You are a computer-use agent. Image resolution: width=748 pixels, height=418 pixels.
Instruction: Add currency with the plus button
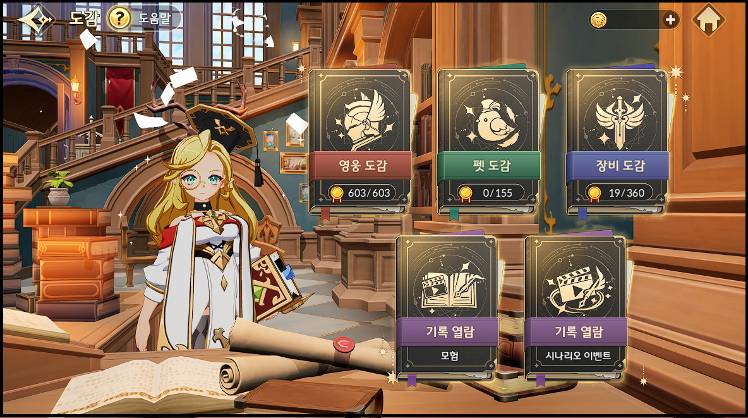click(670, 19)
